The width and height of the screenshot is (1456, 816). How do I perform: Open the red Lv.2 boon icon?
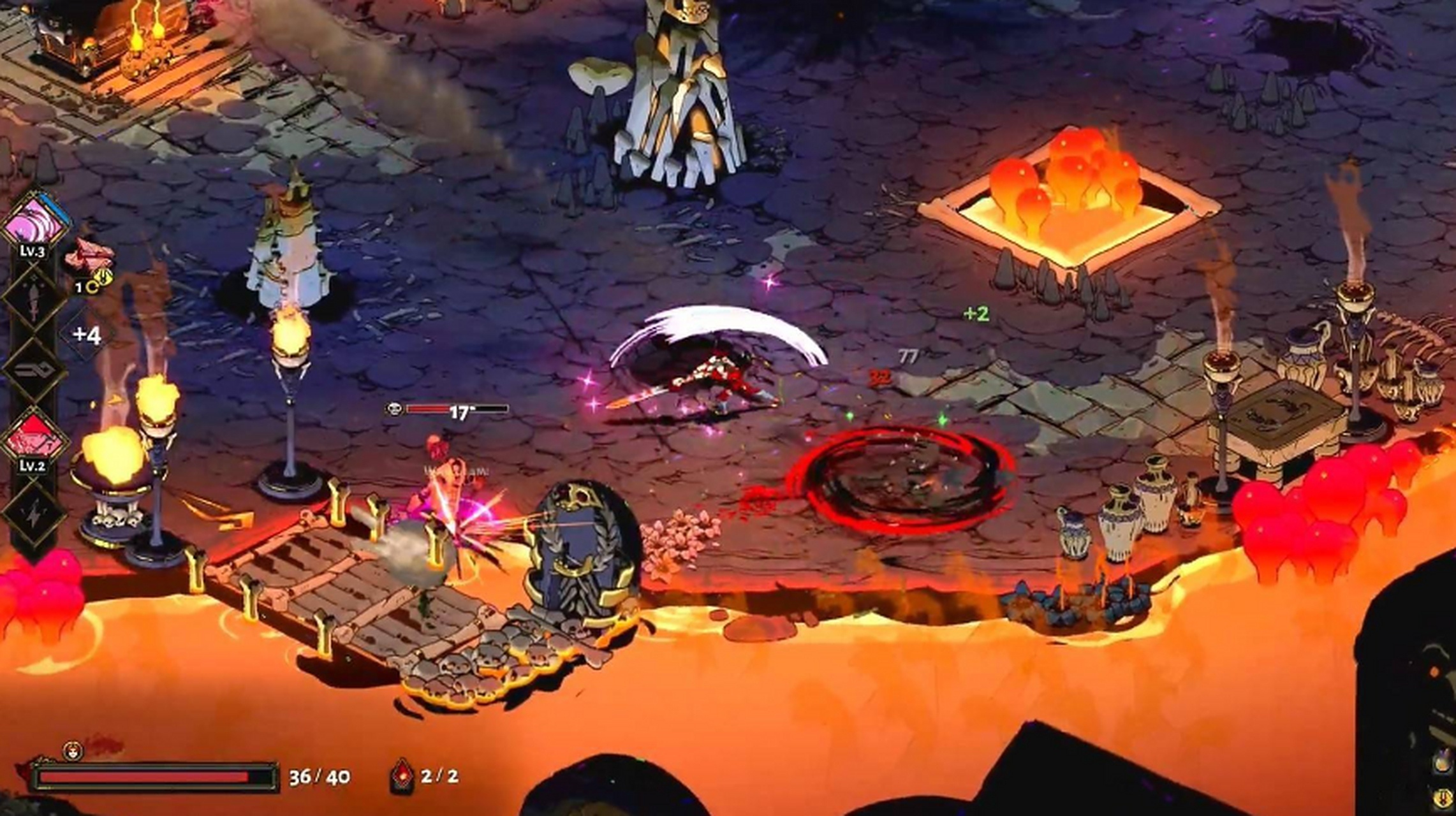pyautogui.click(x=34, y=439)
